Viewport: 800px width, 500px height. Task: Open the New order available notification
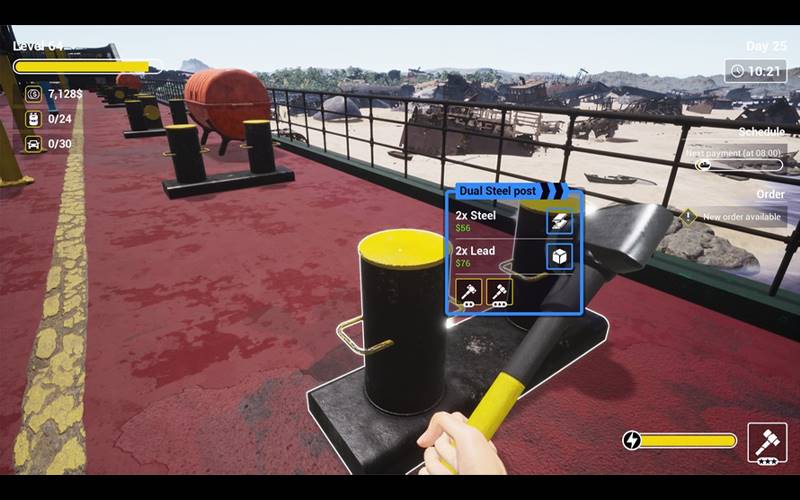point(735,217)
